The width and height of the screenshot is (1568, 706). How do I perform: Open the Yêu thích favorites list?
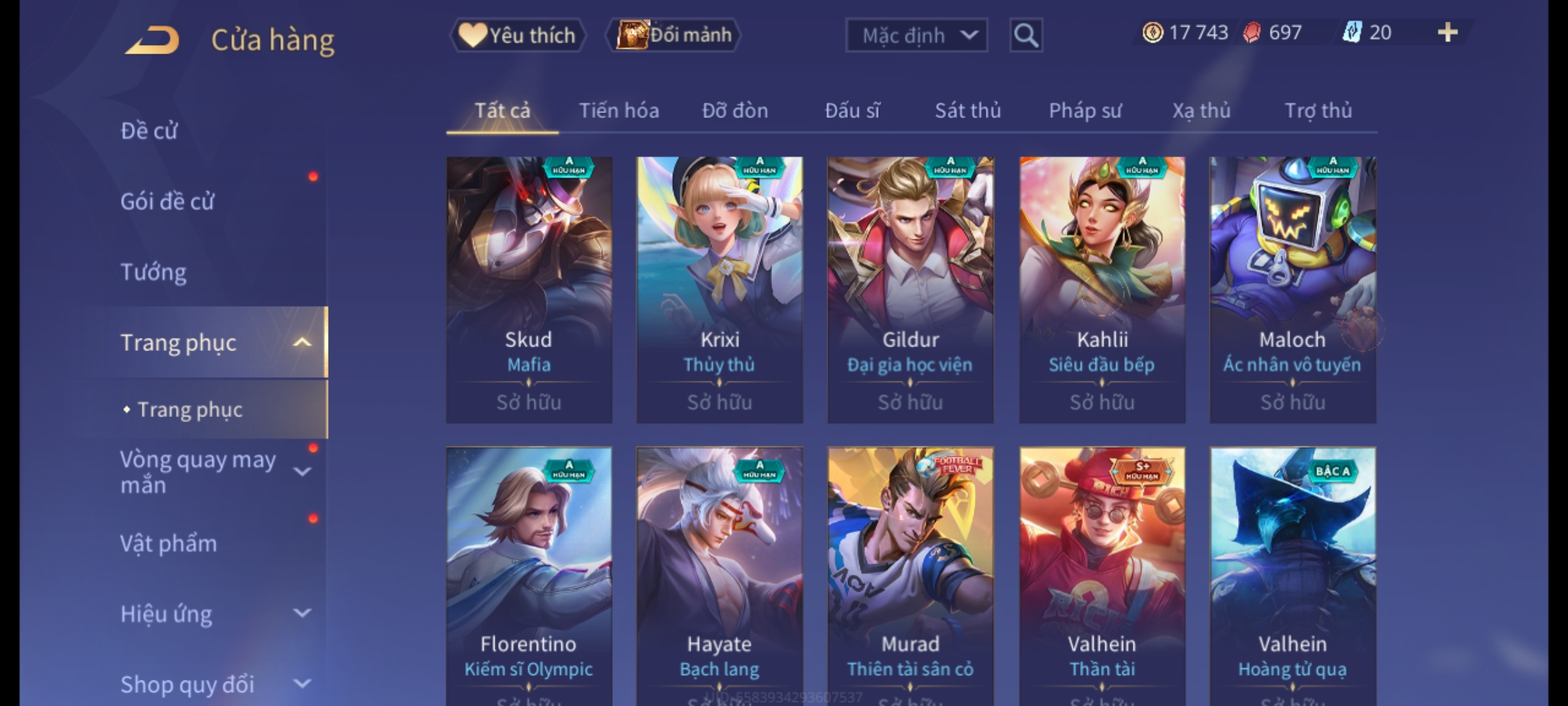pos(517,35)
